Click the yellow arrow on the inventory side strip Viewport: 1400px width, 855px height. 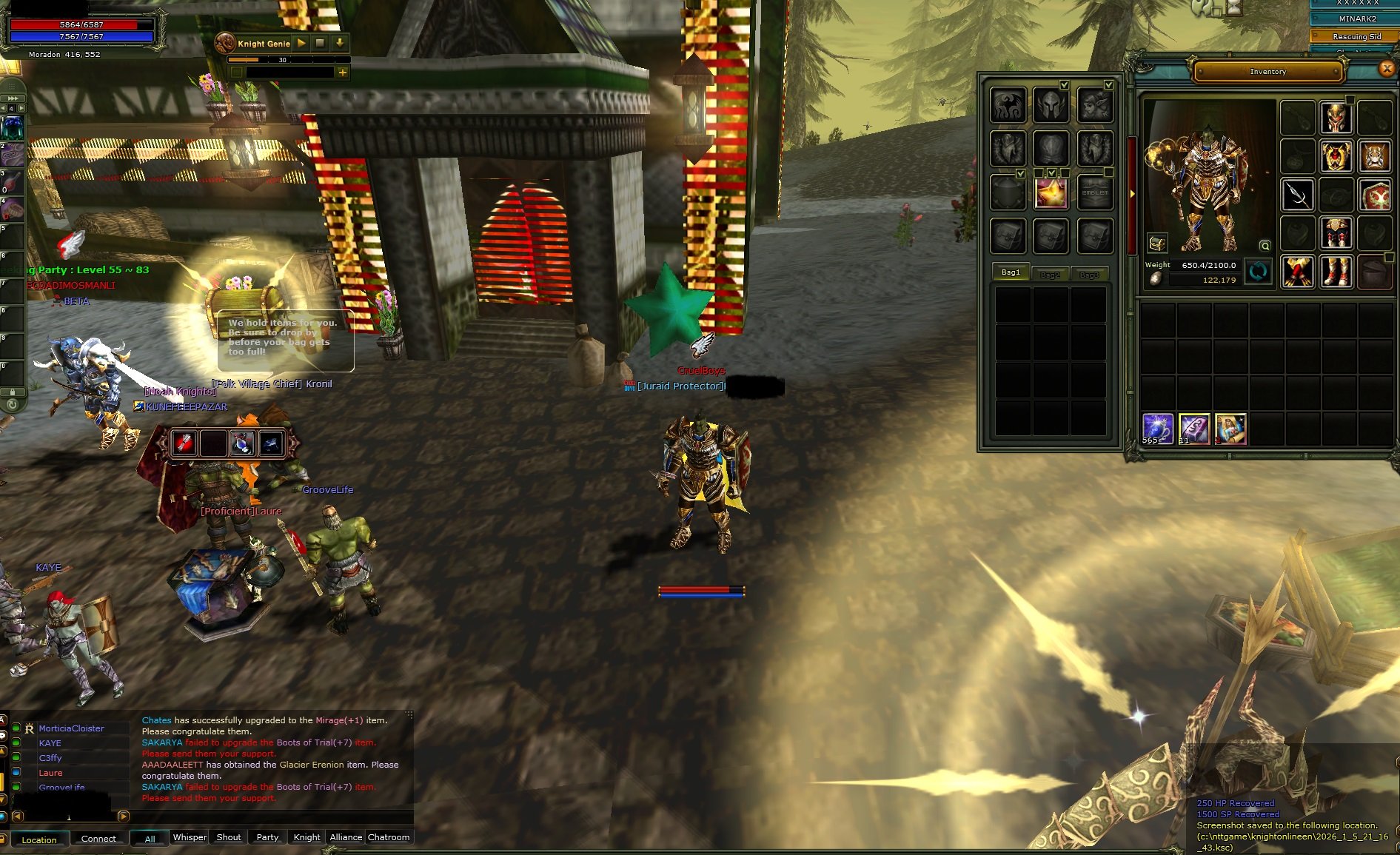pos(1133,192)
